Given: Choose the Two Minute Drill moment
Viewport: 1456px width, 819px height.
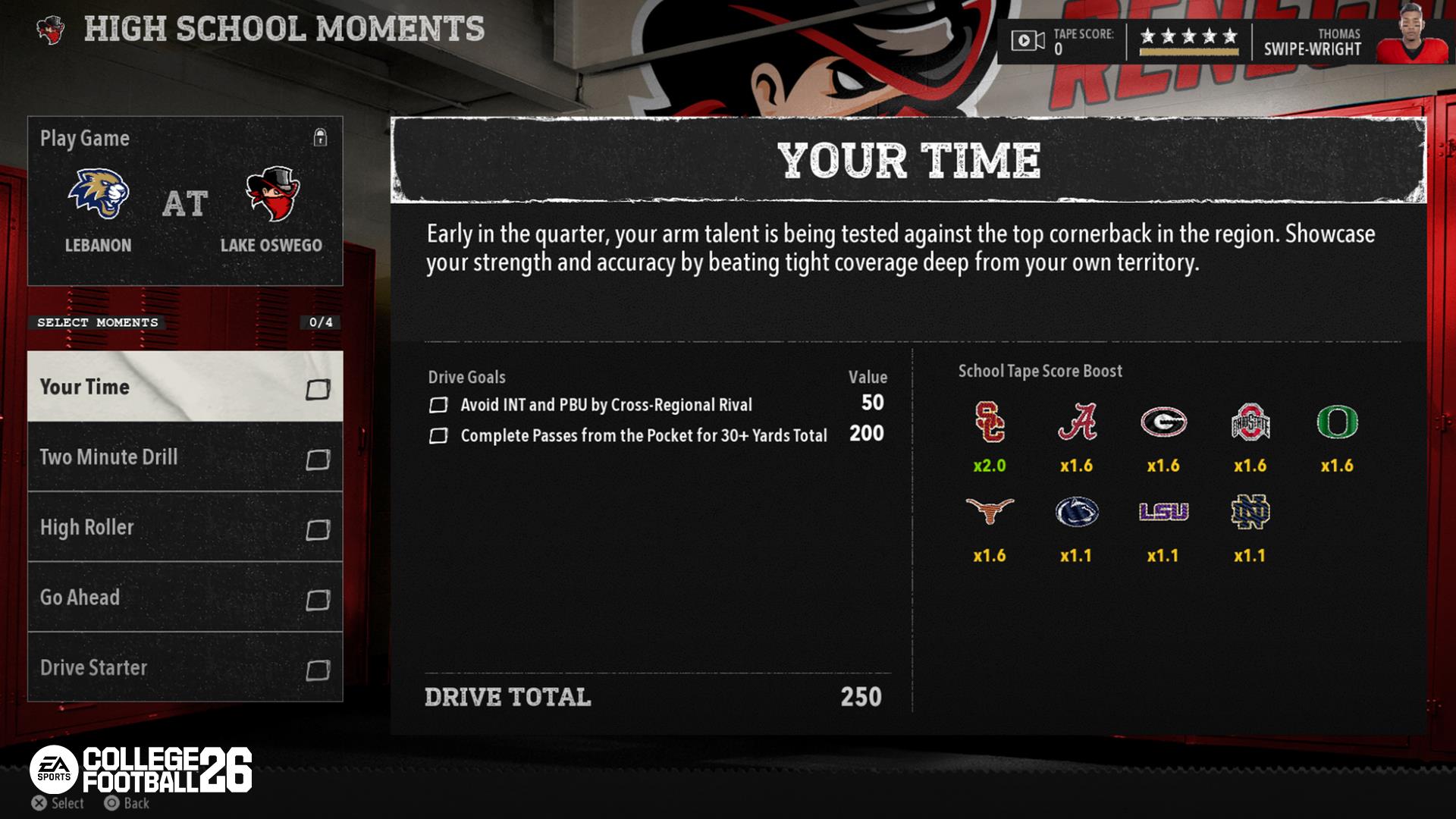Looking at the screenshot, I should click(184, 457).
